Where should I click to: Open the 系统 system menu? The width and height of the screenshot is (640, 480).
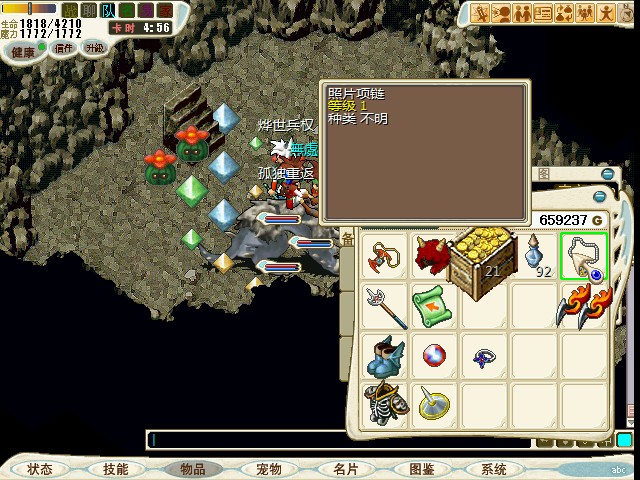click(494, 469)
